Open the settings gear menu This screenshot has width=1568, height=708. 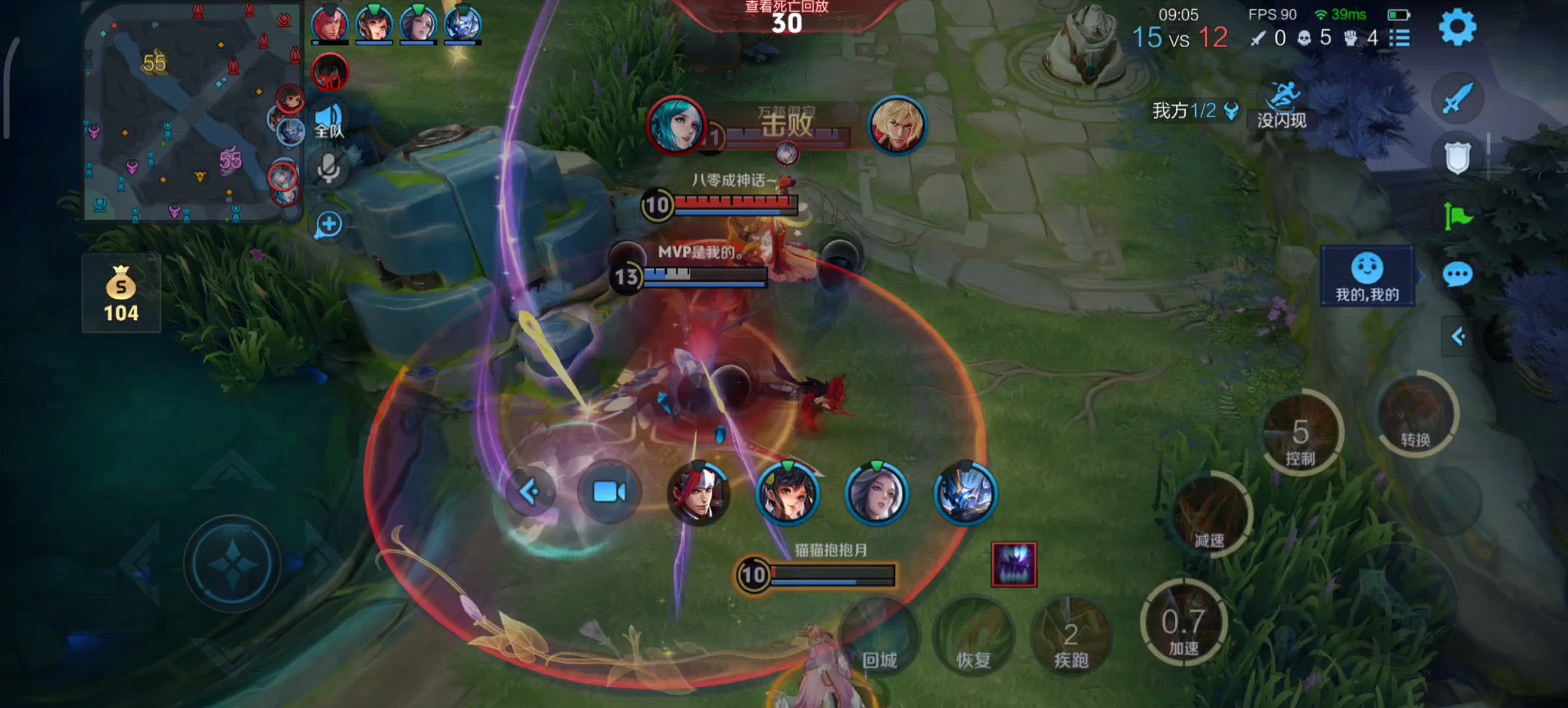[1457, 28]
